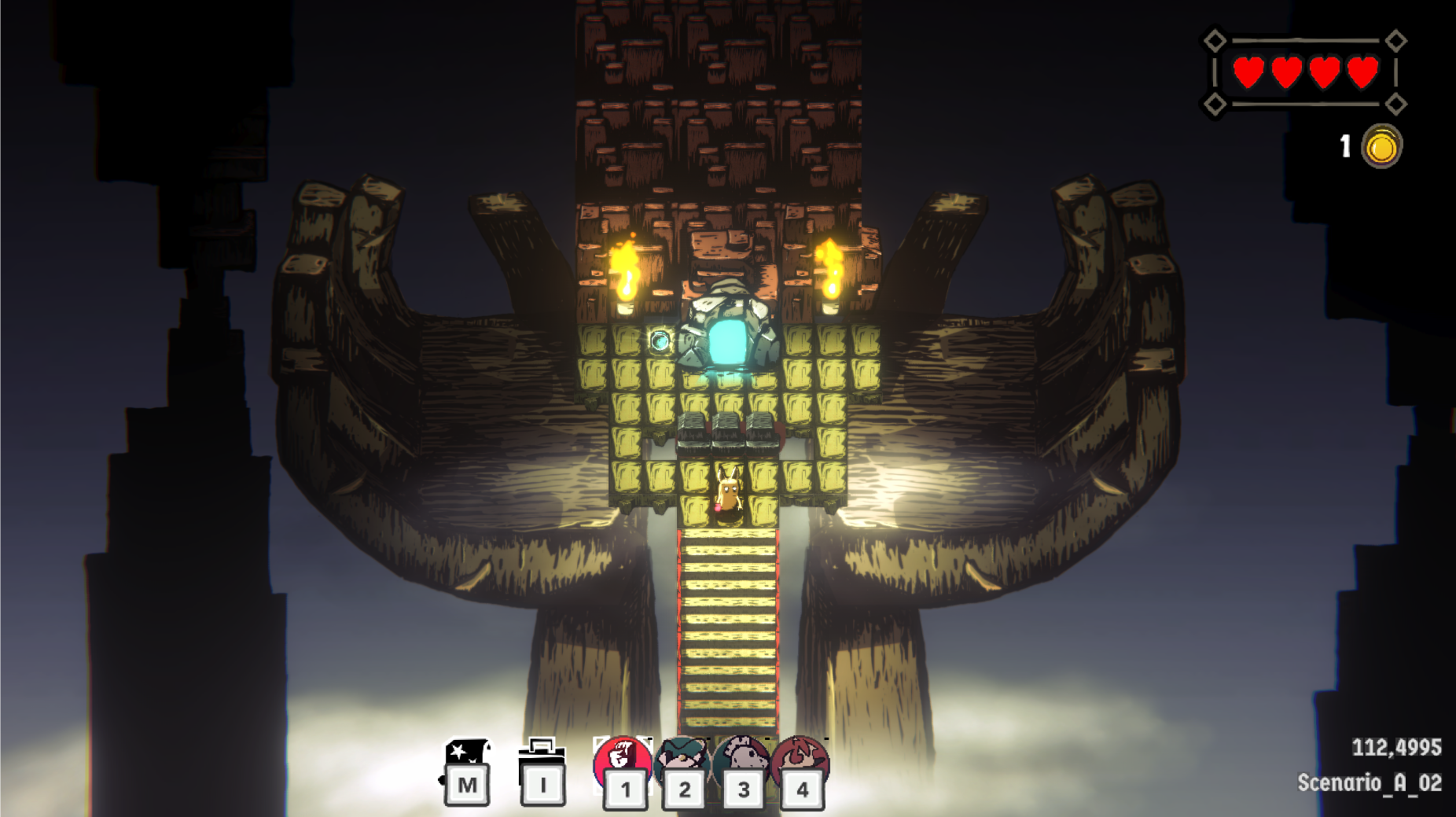Choose the spotted-hat character portrait
Viewport: 1456px width, 817px height.
coord(741,760)
